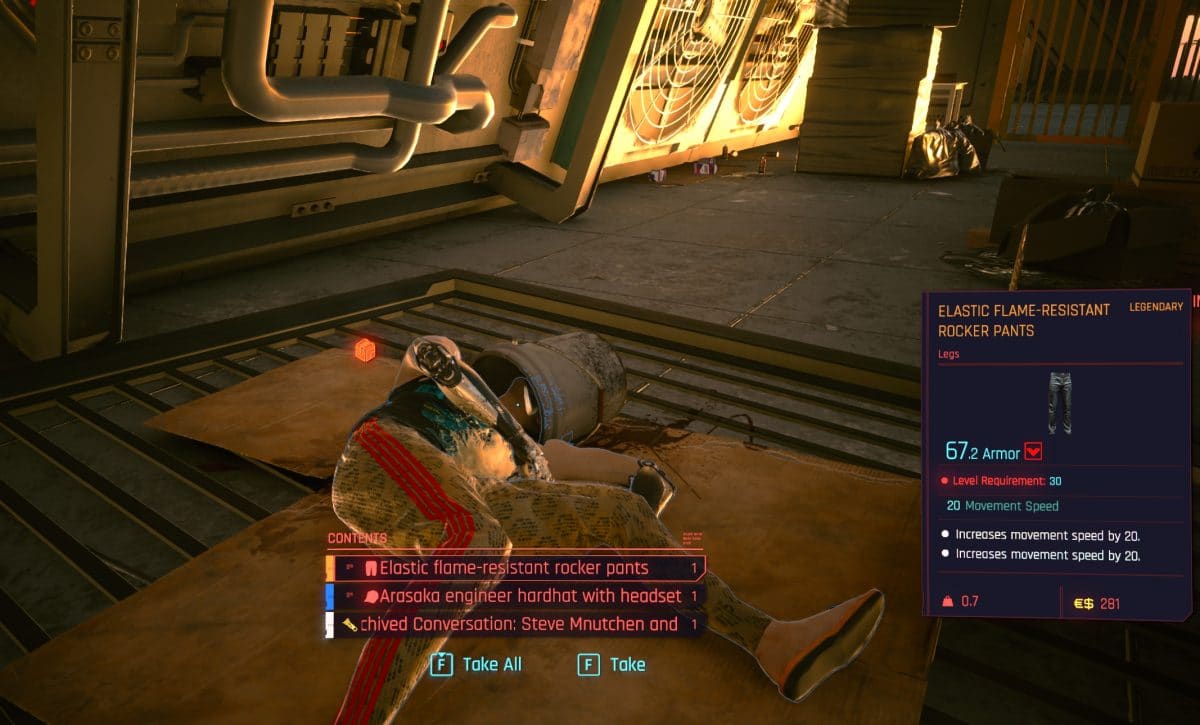Click the Take All option

pos(478,664)
